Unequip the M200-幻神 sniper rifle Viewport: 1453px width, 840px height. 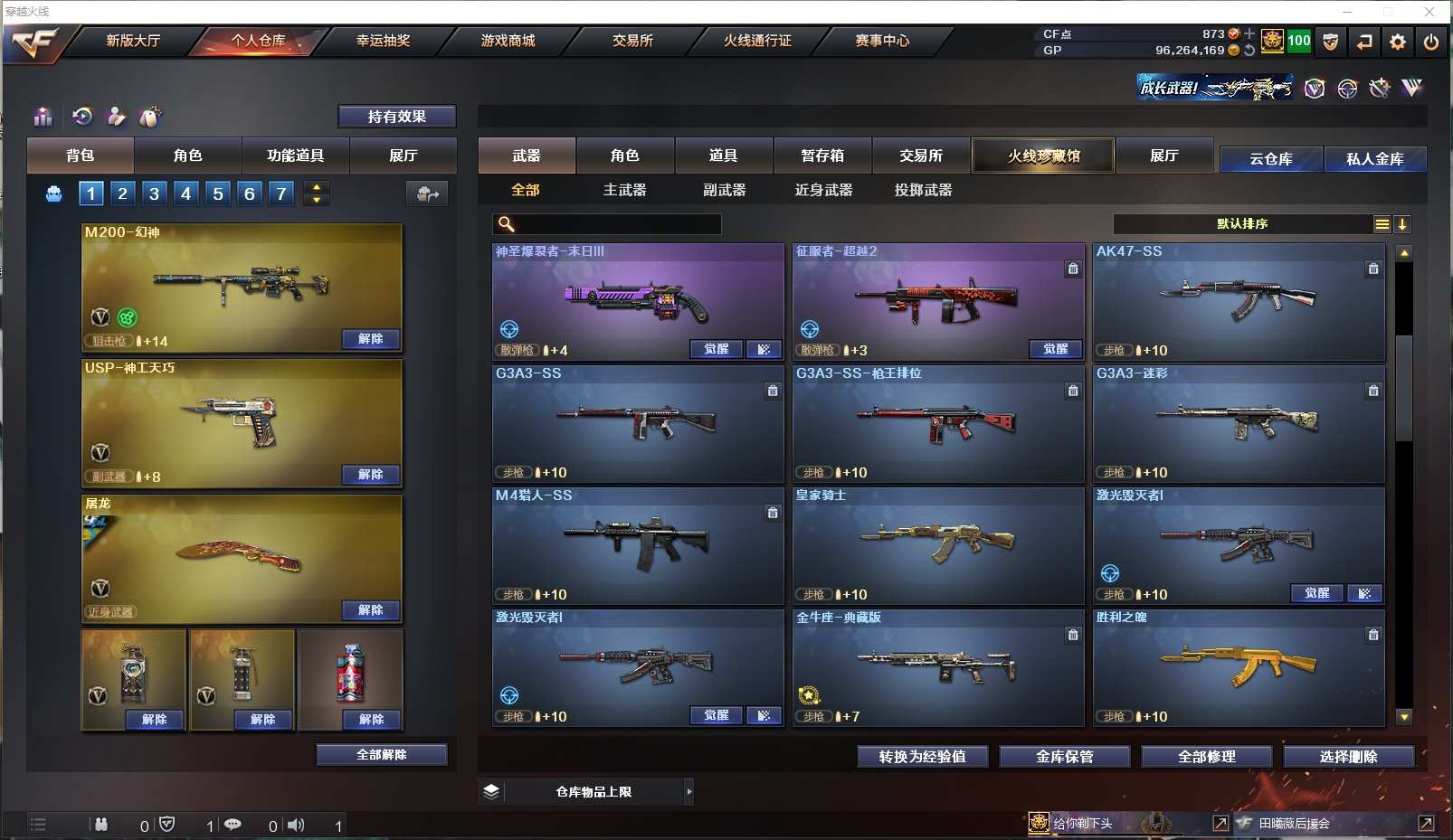coord(370,339)
